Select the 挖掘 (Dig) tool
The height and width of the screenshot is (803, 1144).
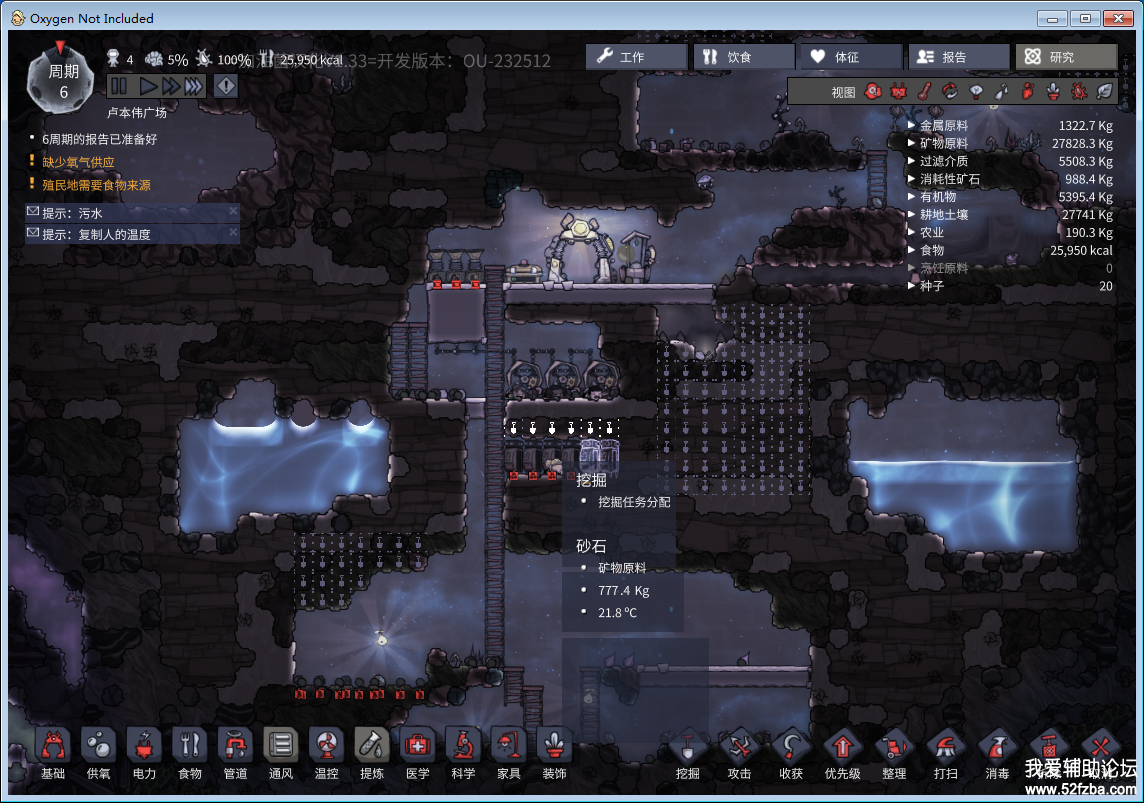[688, 753]
